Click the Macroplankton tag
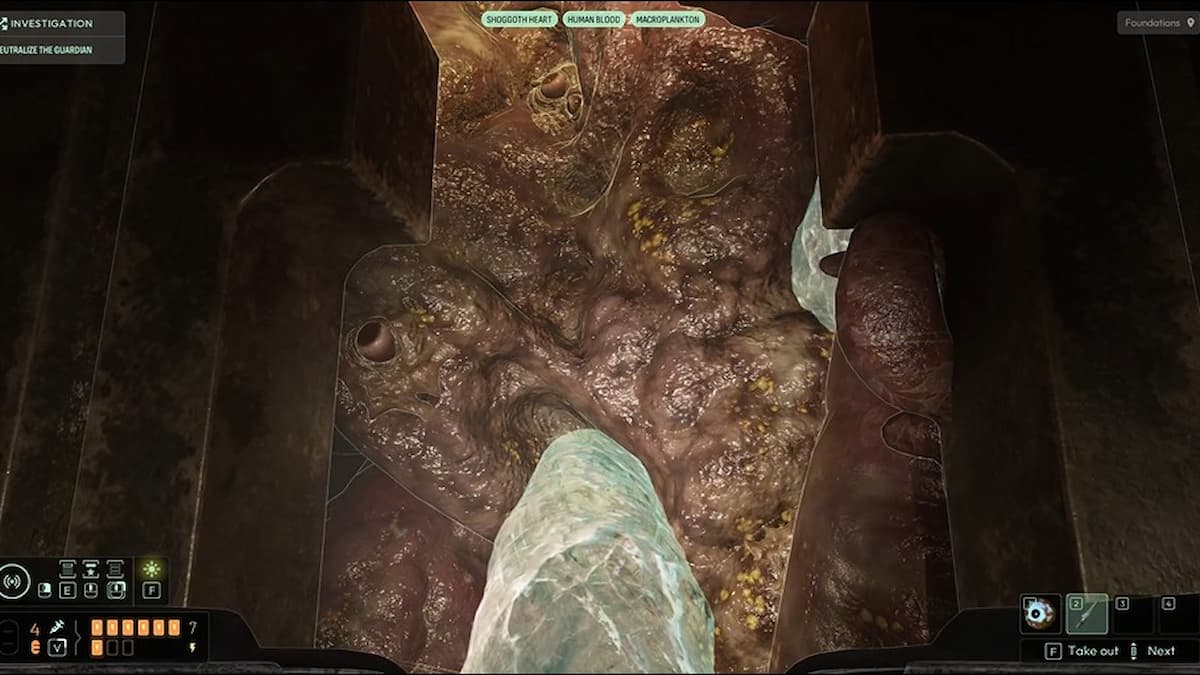This screenshot has width=1200, height=675. coord(667,19)
